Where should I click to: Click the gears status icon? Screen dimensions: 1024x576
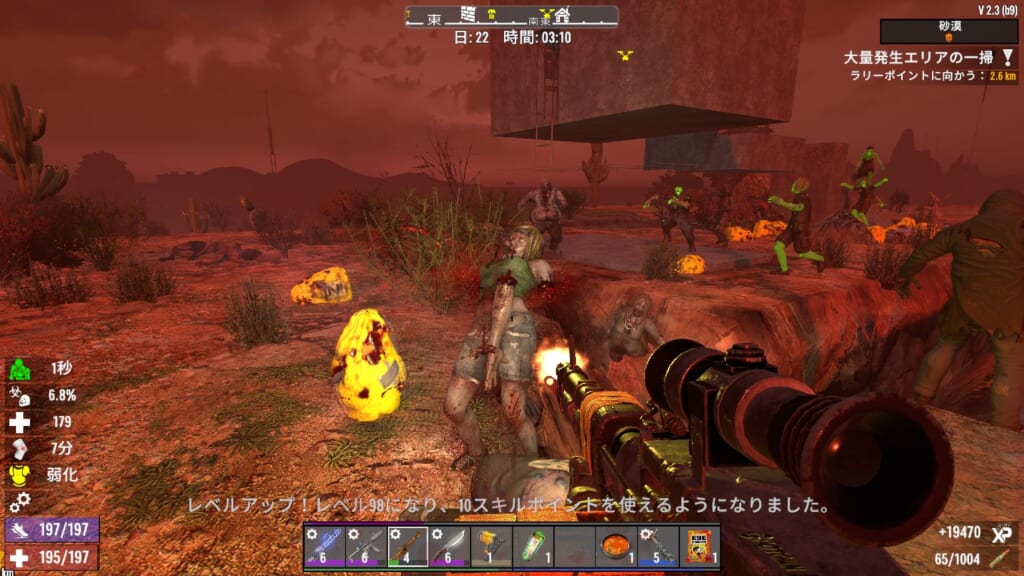tap(17, 501)
